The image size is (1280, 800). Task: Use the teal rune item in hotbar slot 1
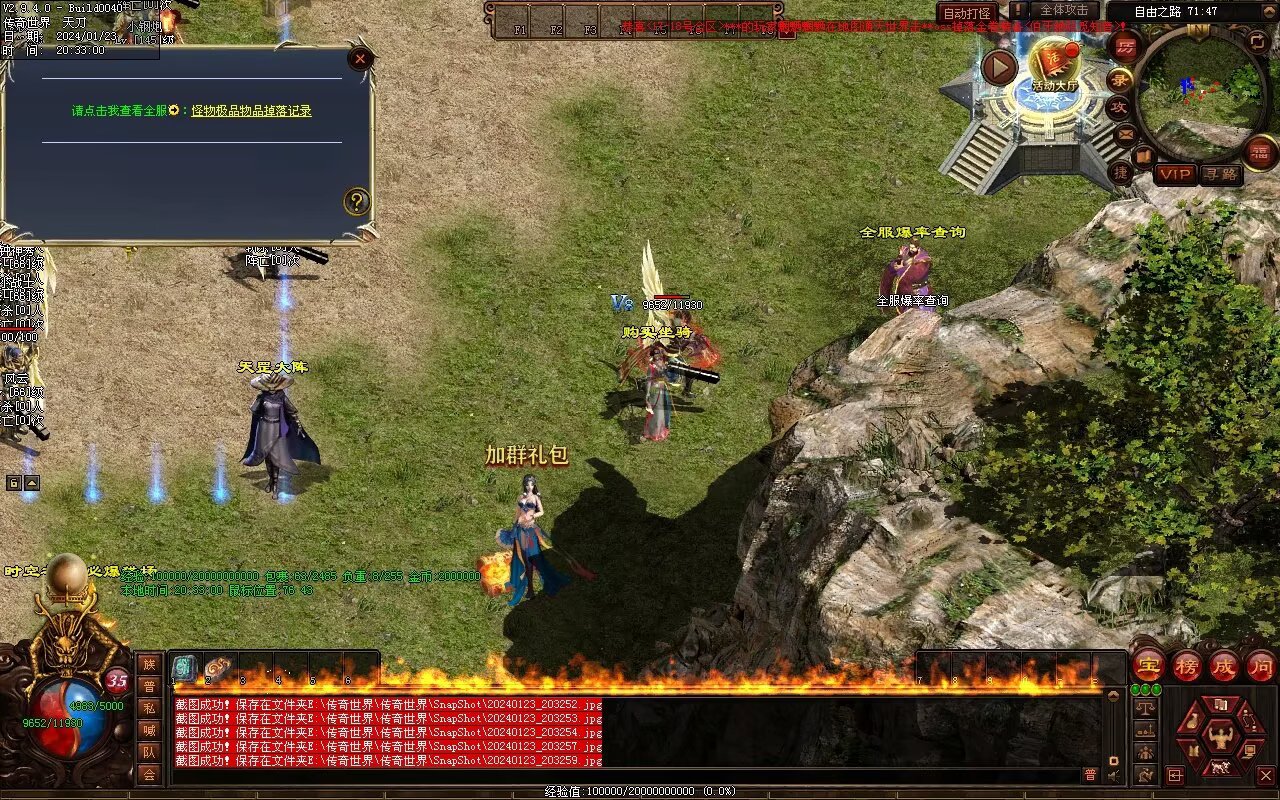[x=185, y=668]
